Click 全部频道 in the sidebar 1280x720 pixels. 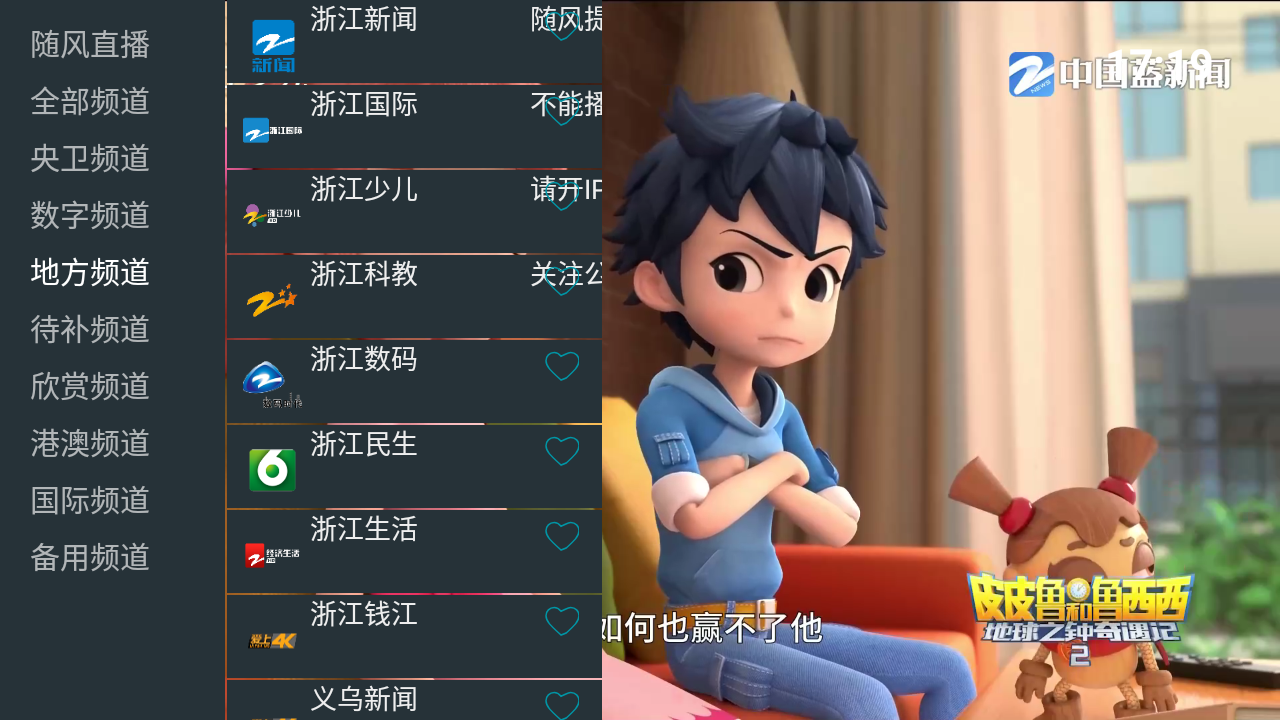[x=90, y=102]
